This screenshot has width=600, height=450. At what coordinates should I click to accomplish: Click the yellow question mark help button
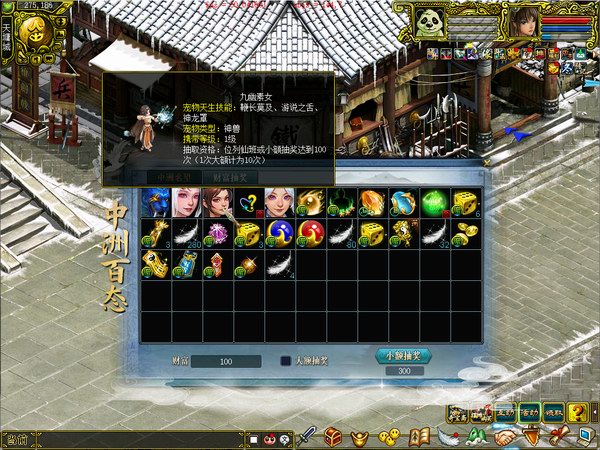[x=577, y=411]
